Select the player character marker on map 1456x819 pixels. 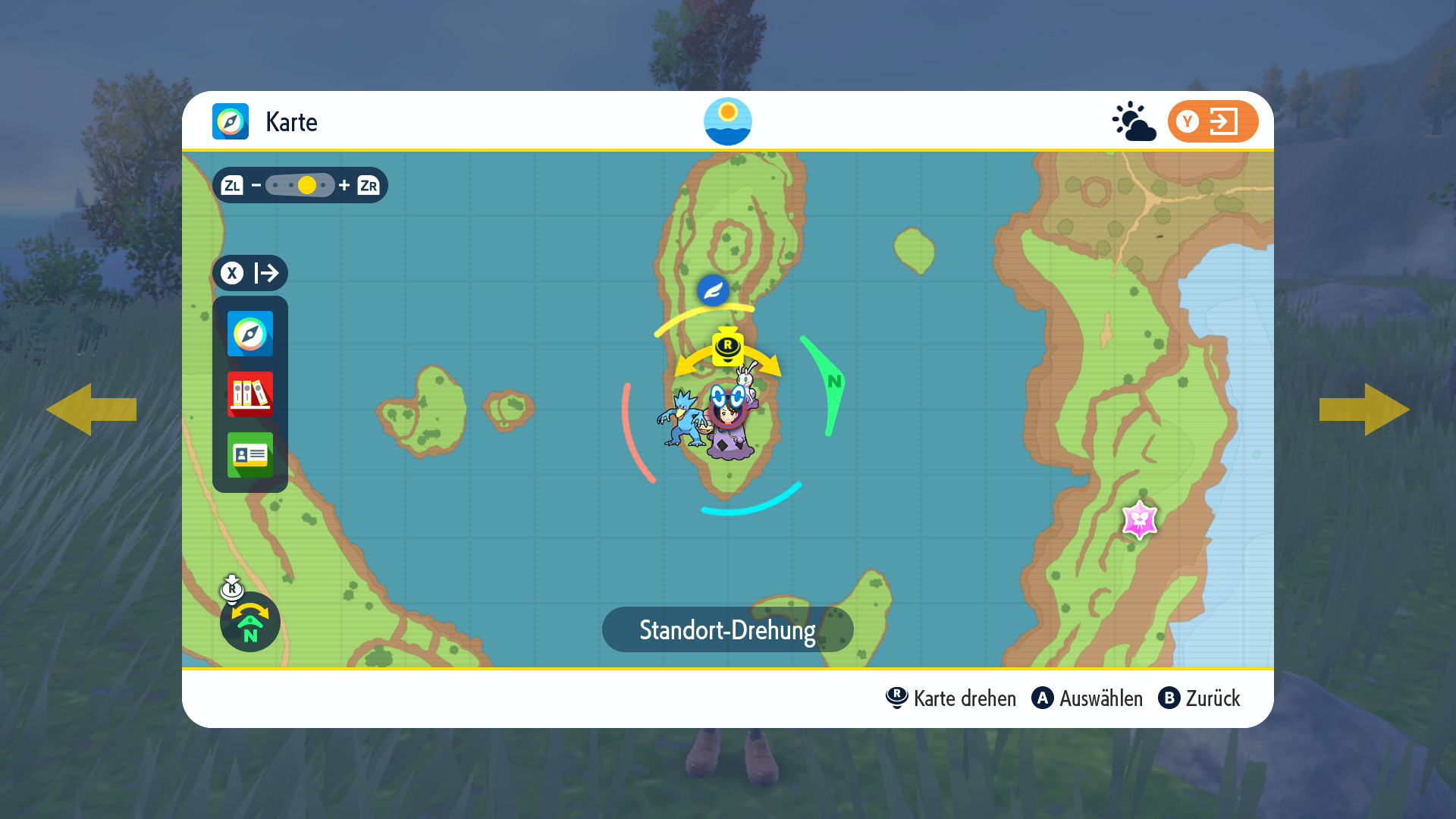pos(728,412)
